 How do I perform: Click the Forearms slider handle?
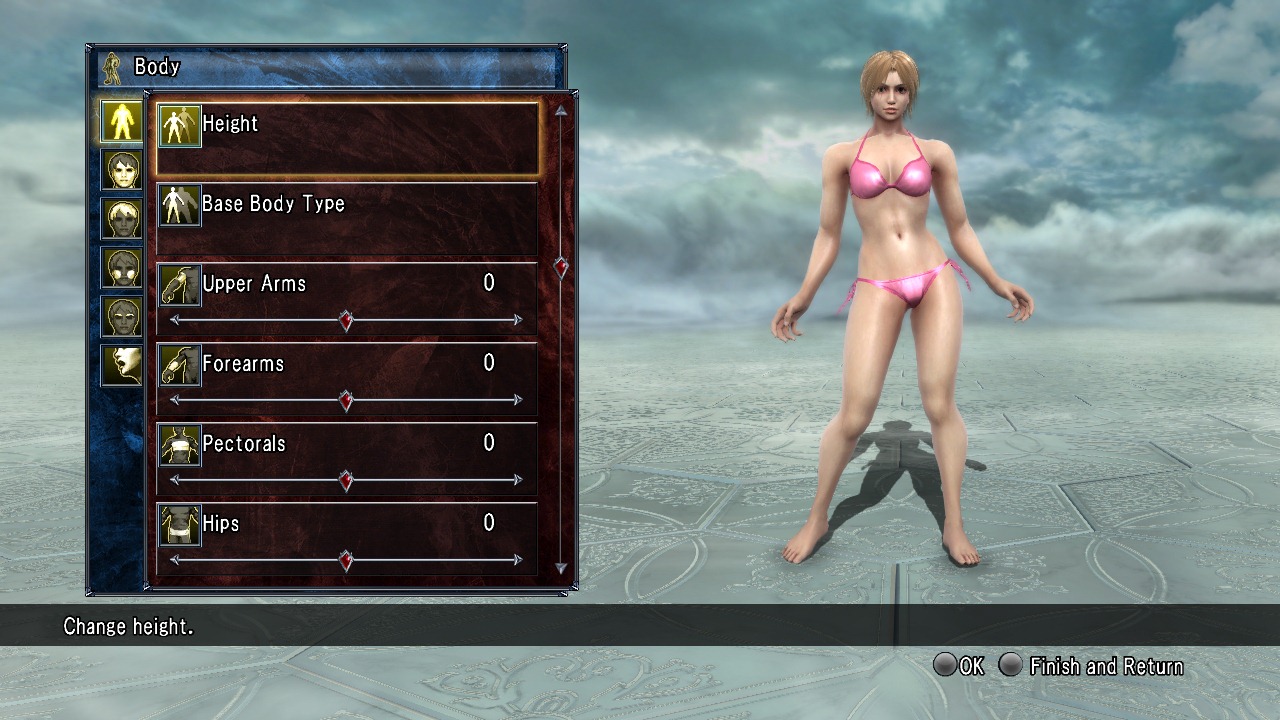tap(346, 400)
